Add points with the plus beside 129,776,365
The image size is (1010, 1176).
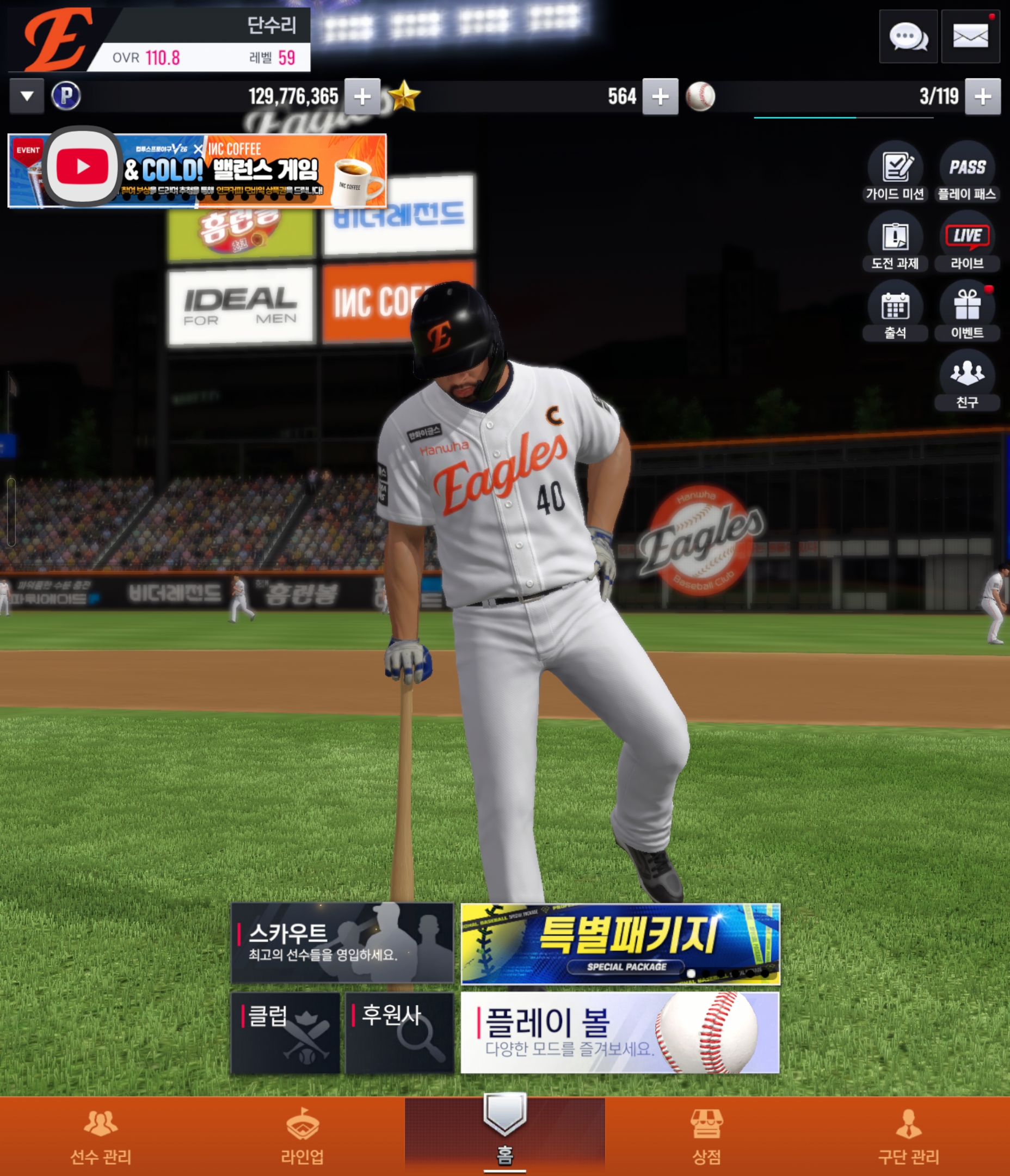click(362, 96)
